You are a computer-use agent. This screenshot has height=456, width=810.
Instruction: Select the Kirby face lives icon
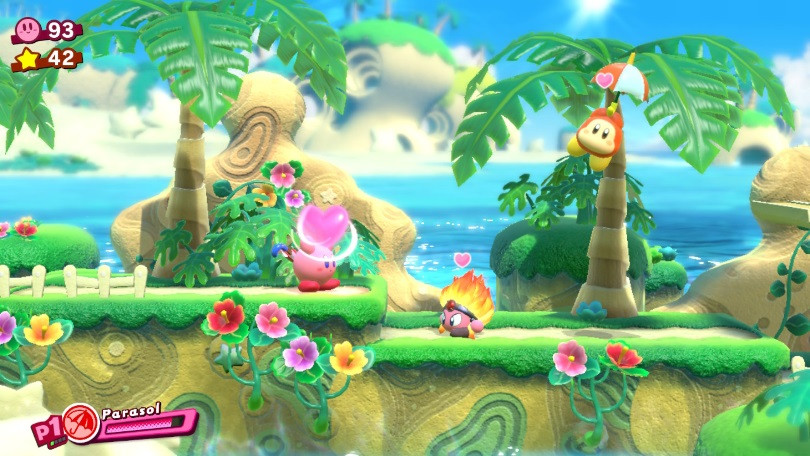click(27, 29)
